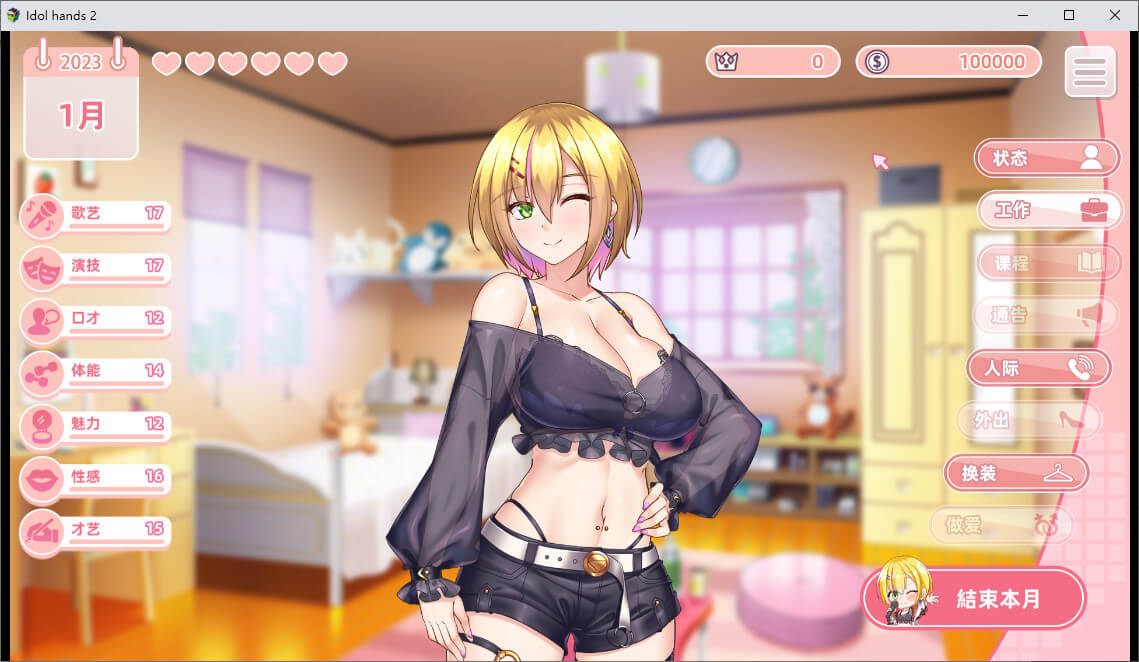Open the 换装 outfit change menu

point(1016,474)
